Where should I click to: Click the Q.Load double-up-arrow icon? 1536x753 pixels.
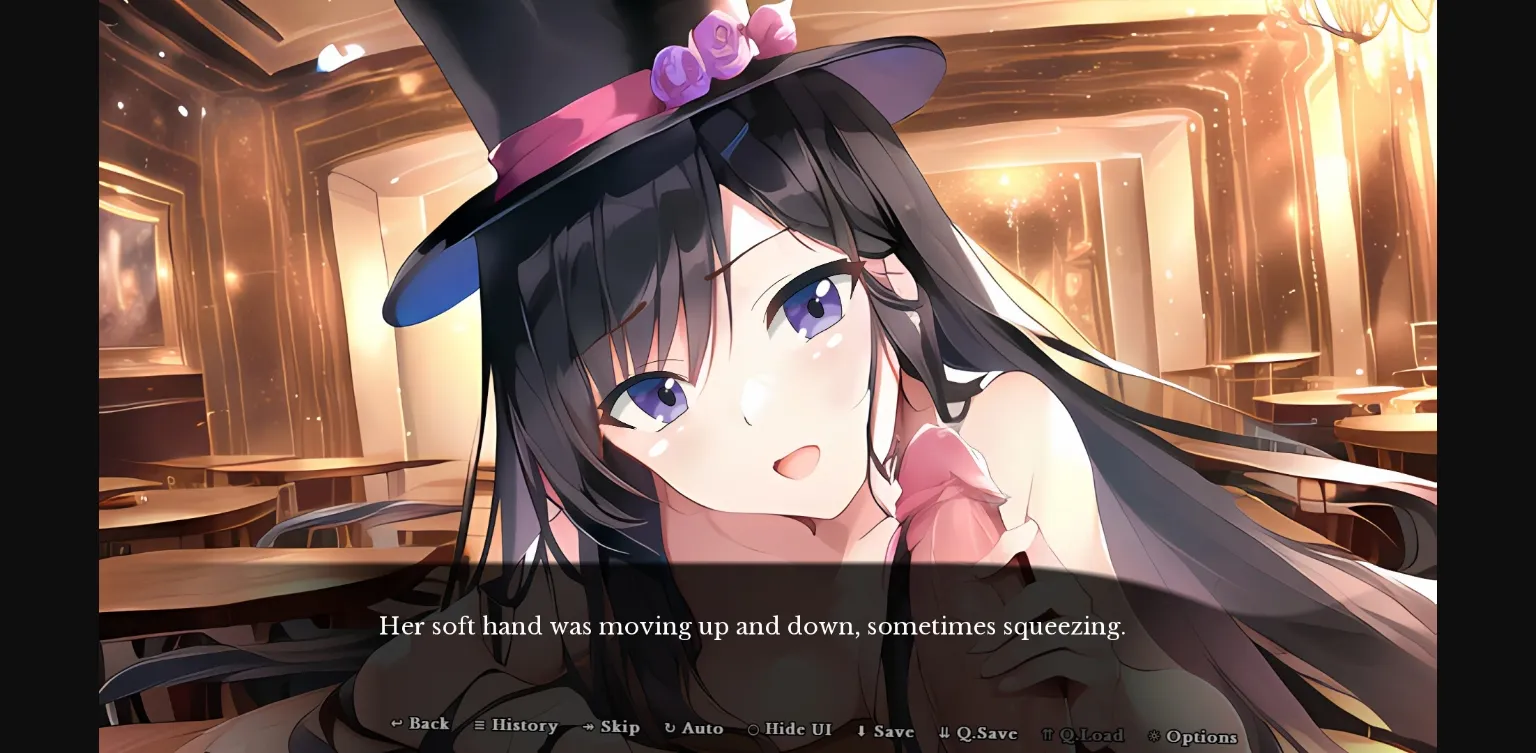coord(1046,732)
